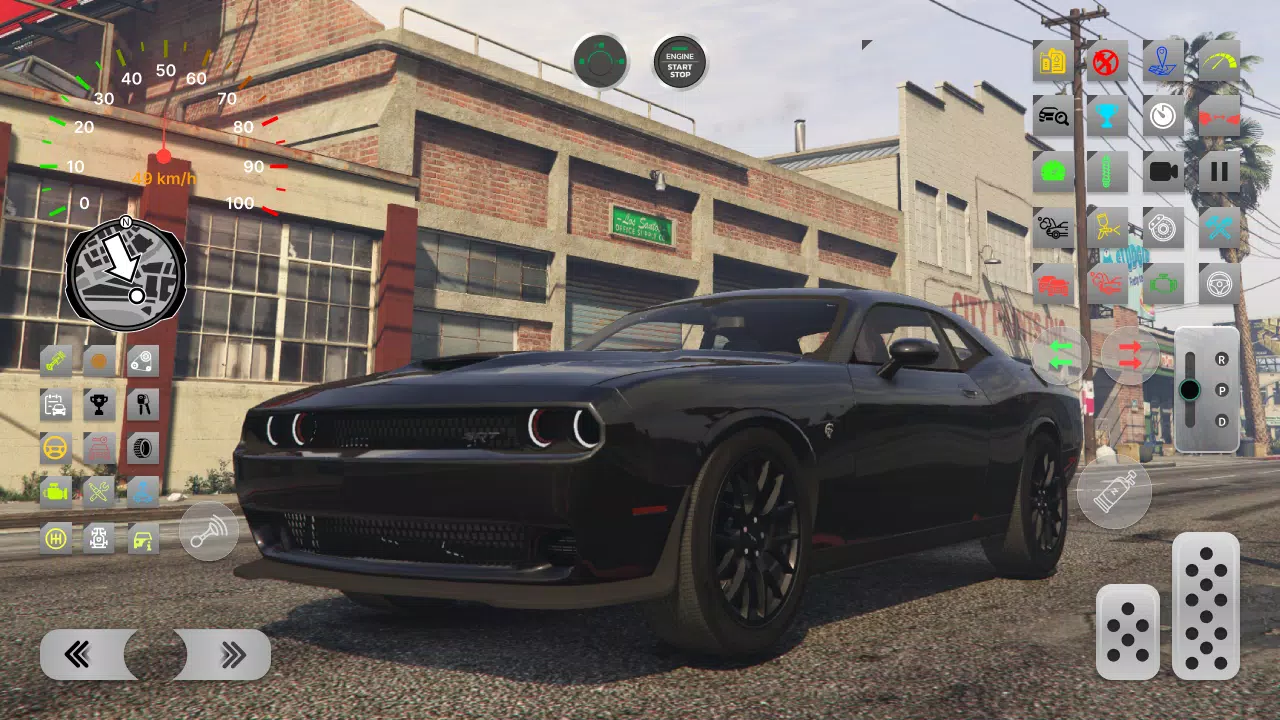Select the H-pattern gearbox icon
The width and height of the screenshot is (1280, 720).
[56, 537]
